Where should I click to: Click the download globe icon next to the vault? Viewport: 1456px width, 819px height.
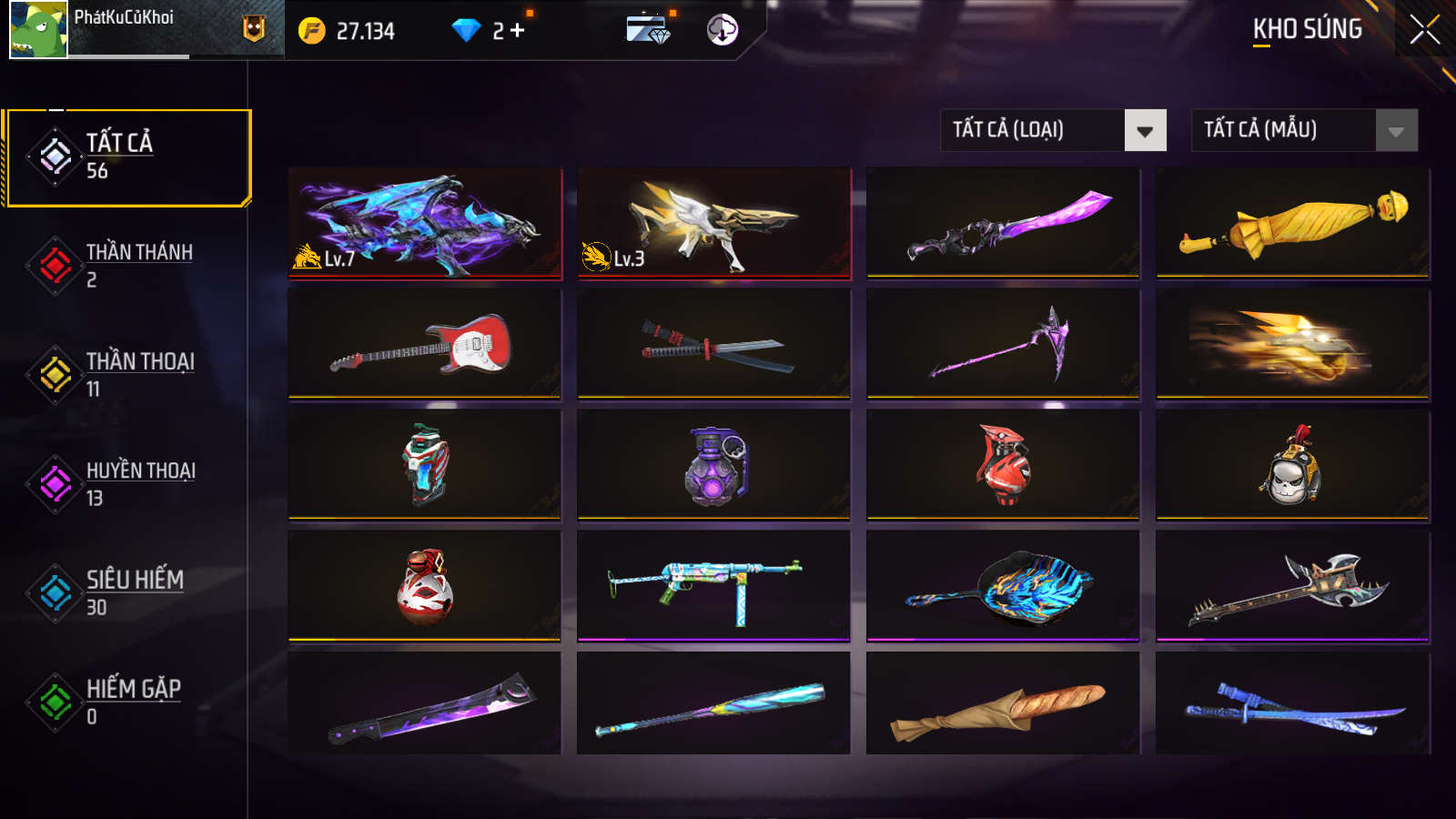point(723,30)
